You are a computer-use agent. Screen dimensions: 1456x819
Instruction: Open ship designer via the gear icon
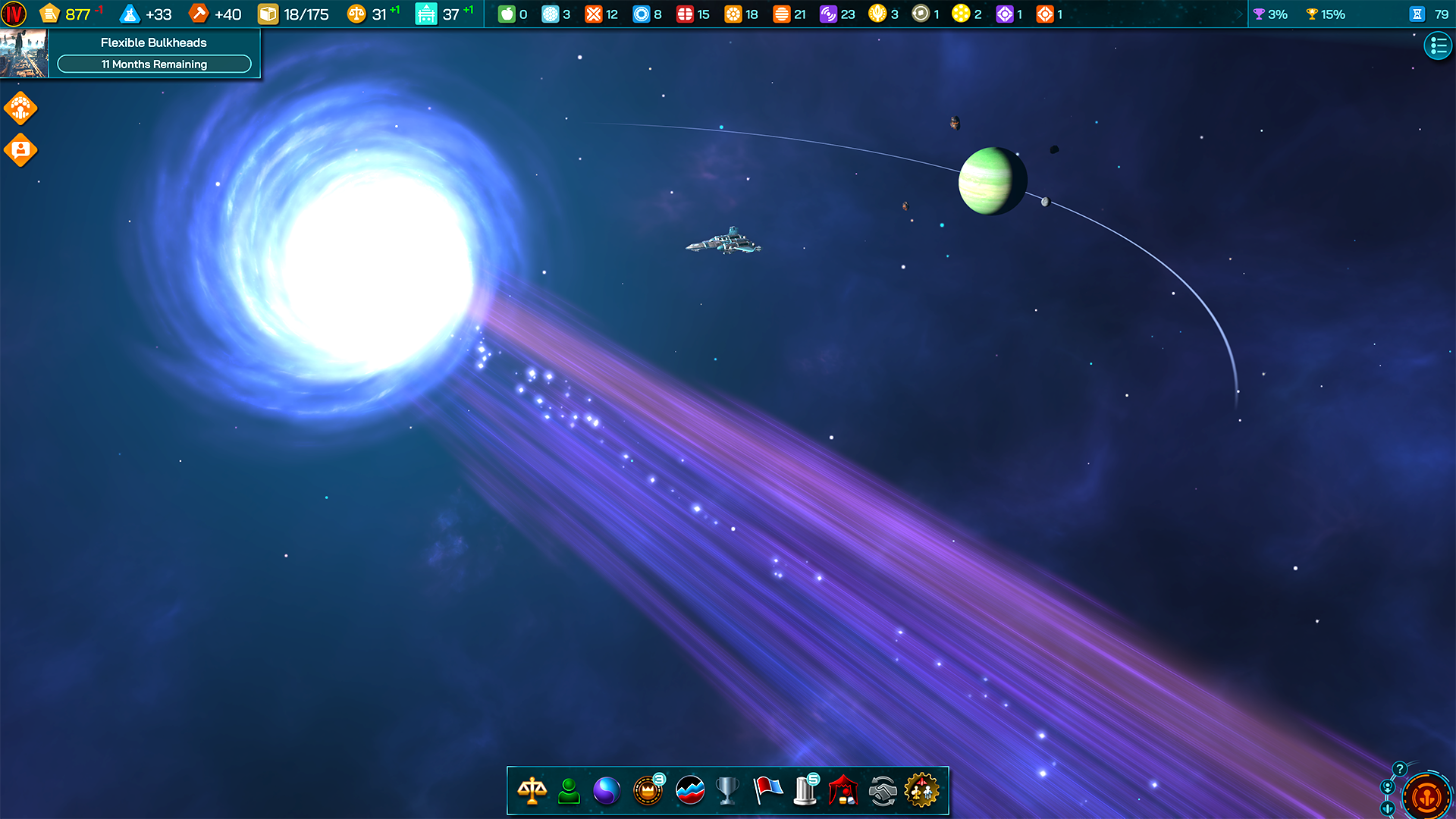[924, 790]
